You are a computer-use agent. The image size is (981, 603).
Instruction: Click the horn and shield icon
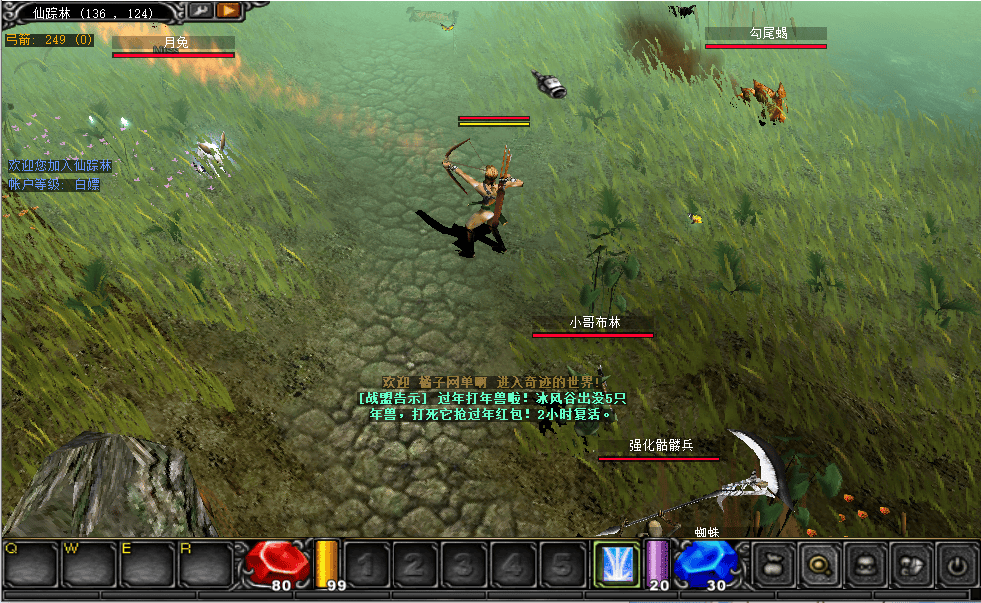(911, 565)
